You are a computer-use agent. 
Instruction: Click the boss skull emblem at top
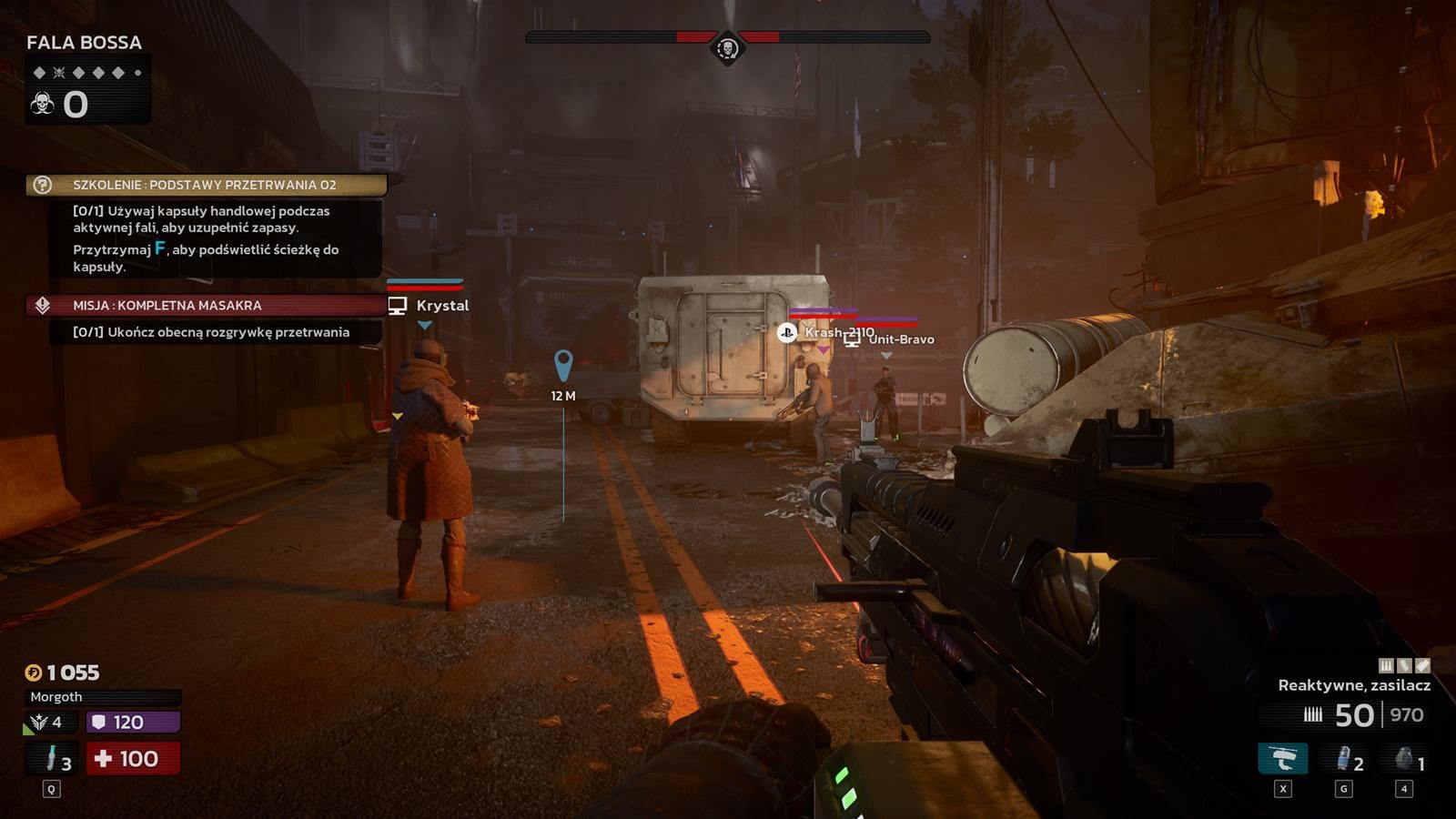tap(727, 47)
